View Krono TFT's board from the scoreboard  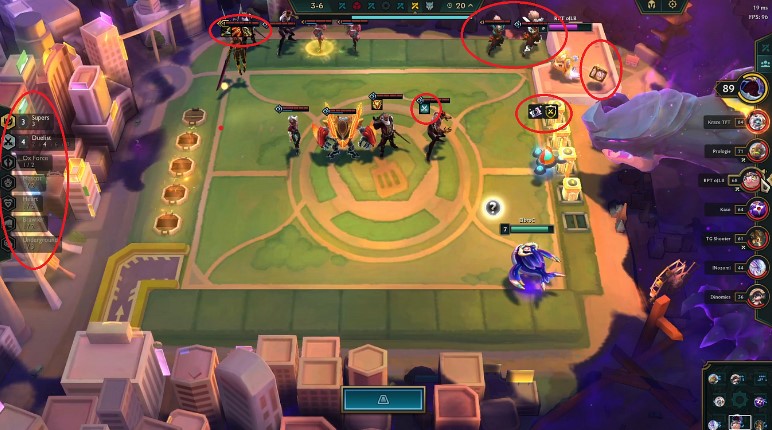tap(757, 122)
